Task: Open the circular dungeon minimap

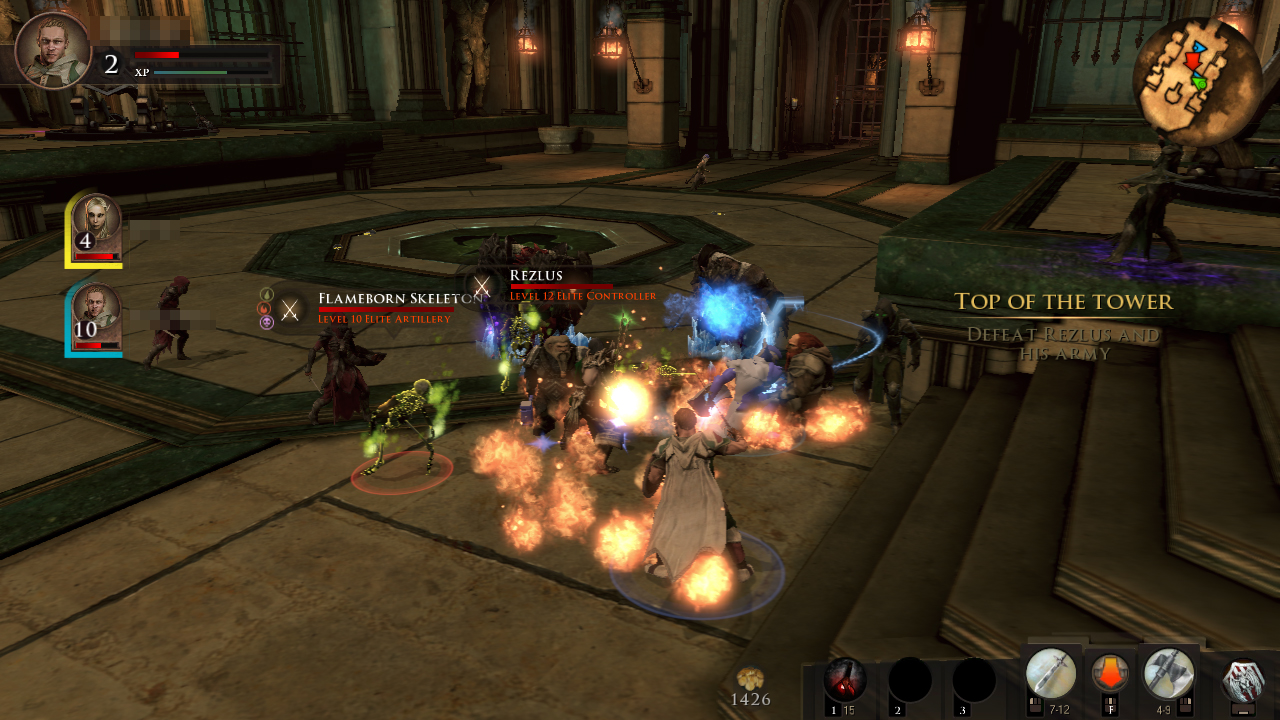Action: (x=1196, y=76)
